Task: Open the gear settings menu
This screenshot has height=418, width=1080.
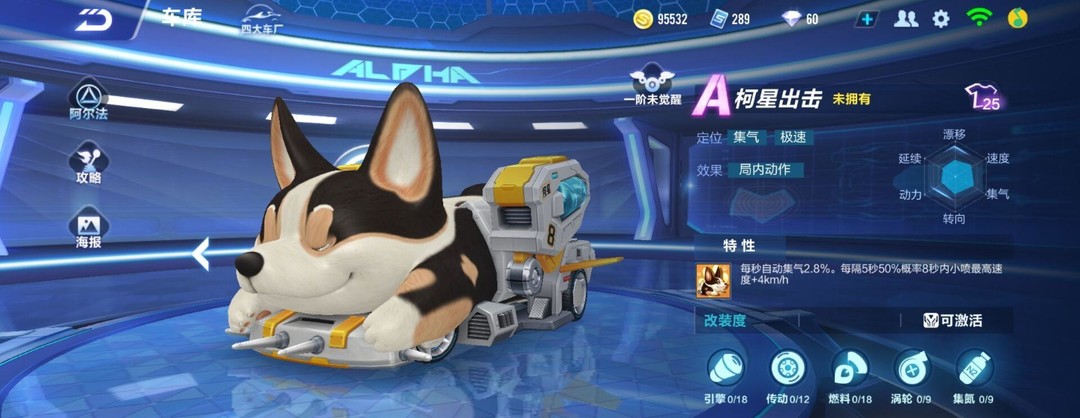Action: coord(941,18)
